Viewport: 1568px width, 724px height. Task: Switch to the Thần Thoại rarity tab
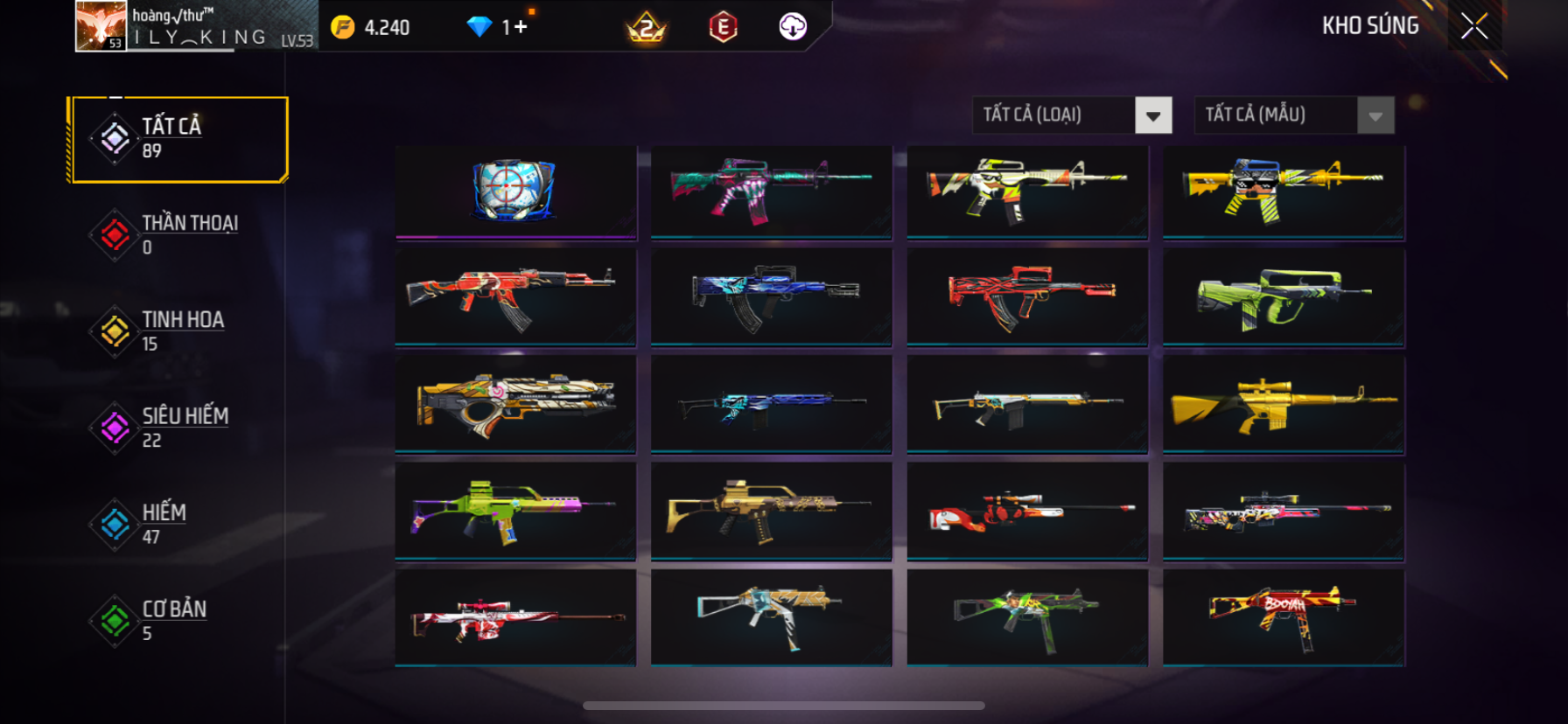pyautogui.click(x=179, y=234)
